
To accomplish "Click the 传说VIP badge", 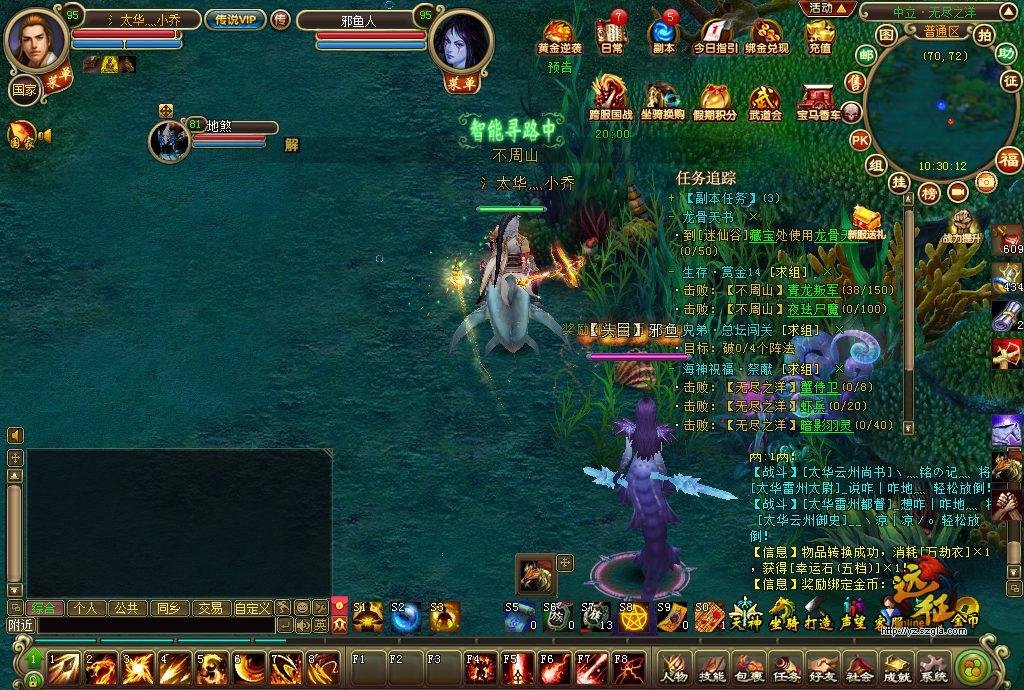I will (x=235, y=19).
